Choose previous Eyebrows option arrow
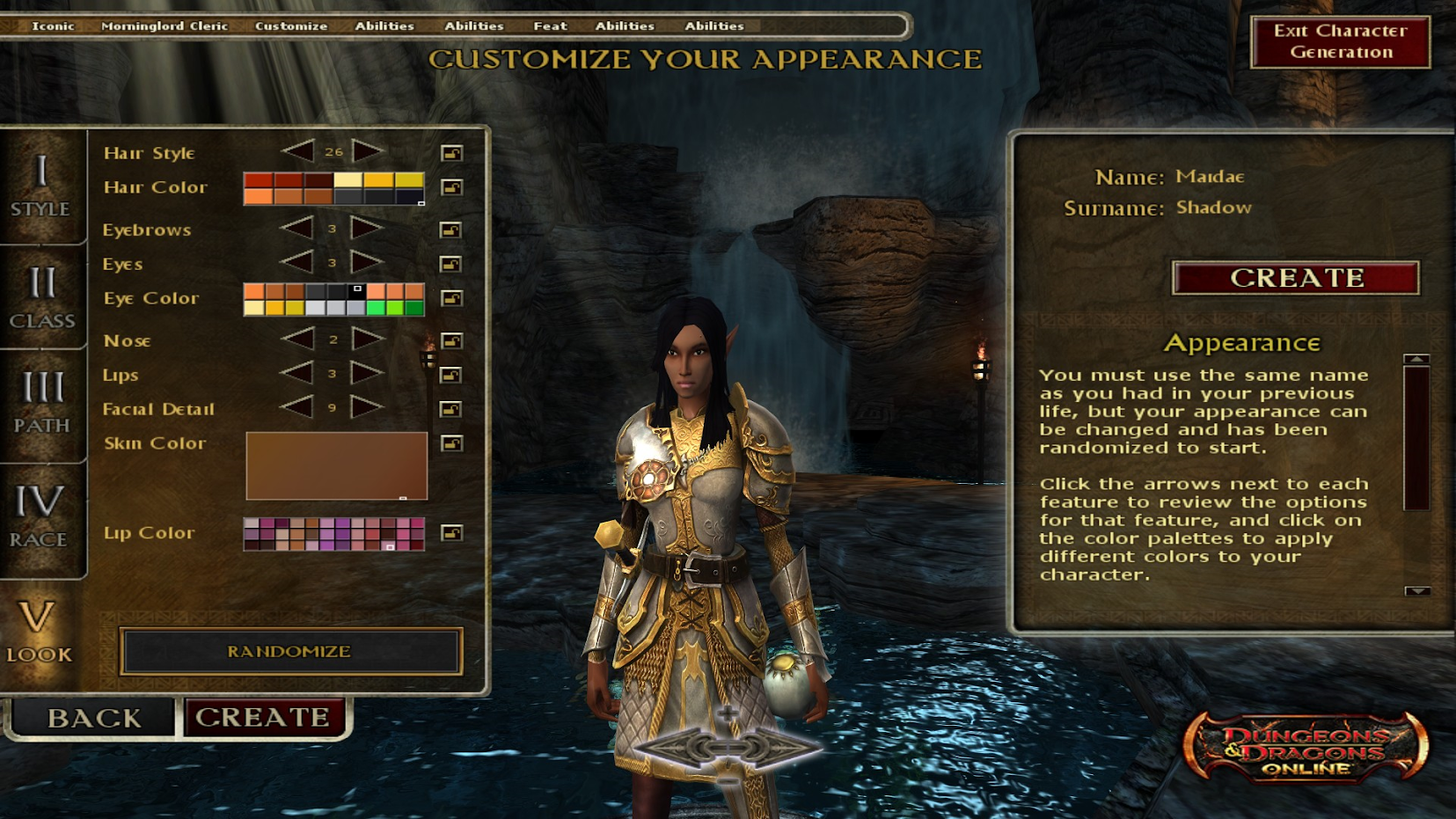This screenshot has height=819, width=1456. [x=296, y=229]
